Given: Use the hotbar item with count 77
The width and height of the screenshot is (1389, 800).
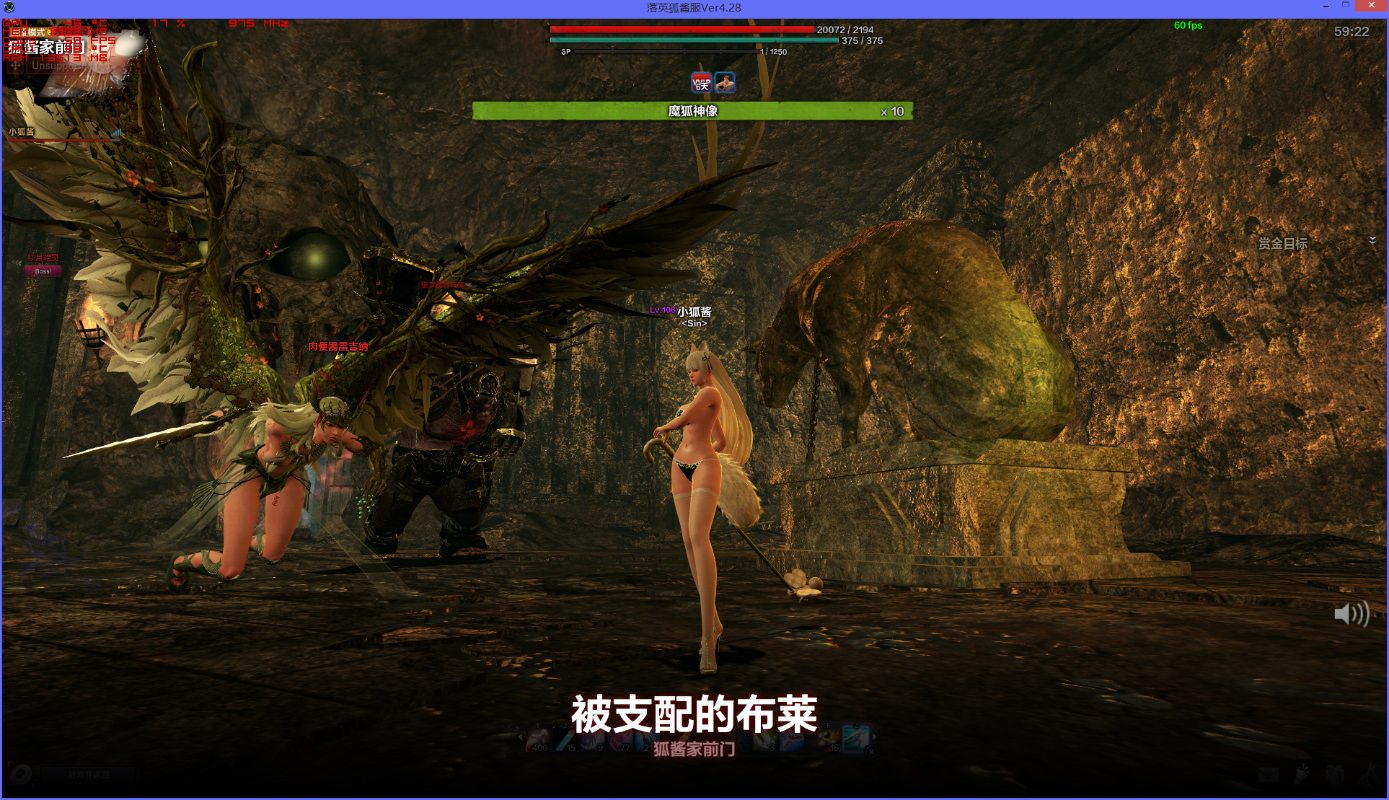Looking at the screenshot, I should [x=620, y=741].
